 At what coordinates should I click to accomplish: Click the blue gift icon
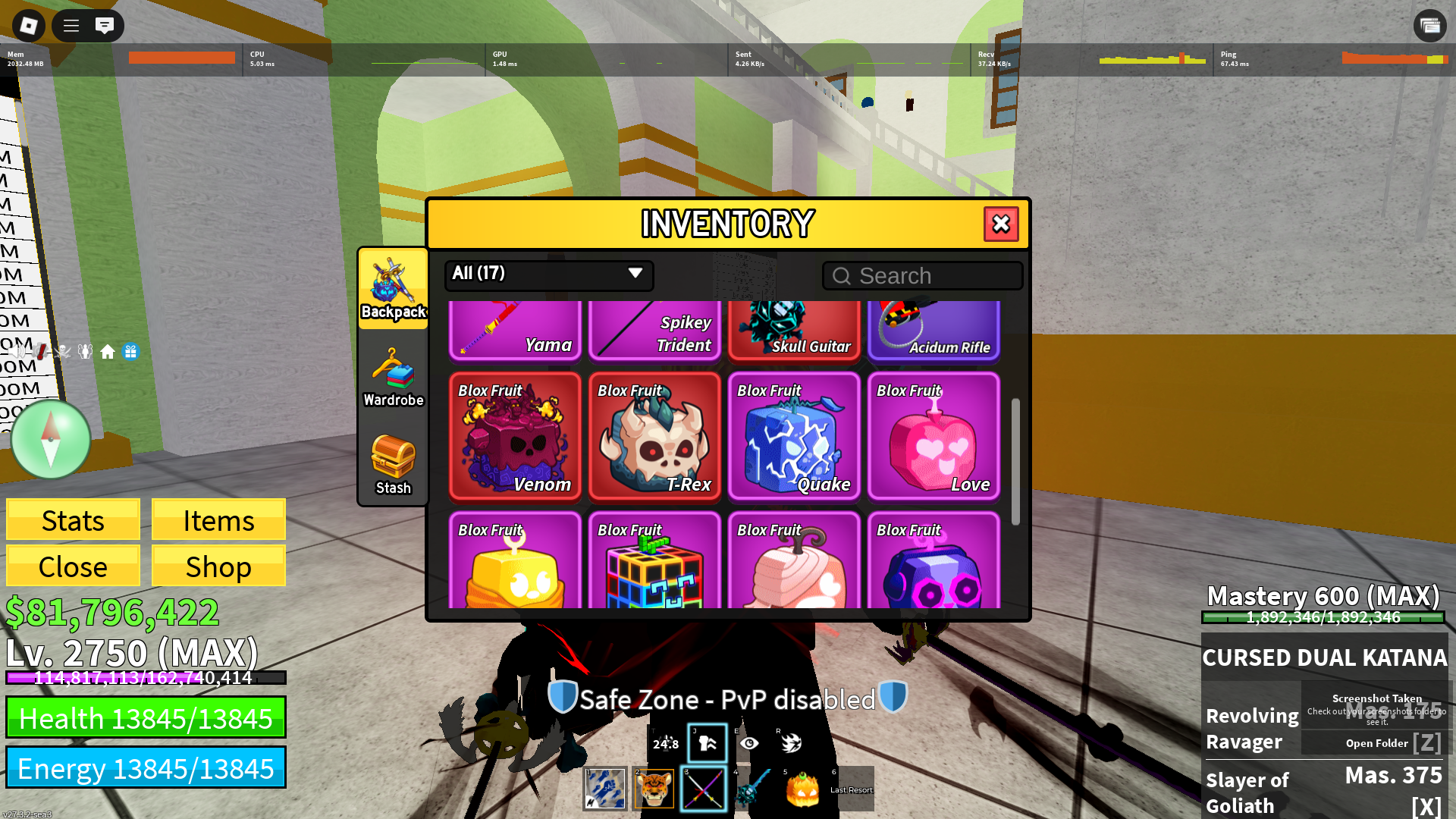click(131, 352)
